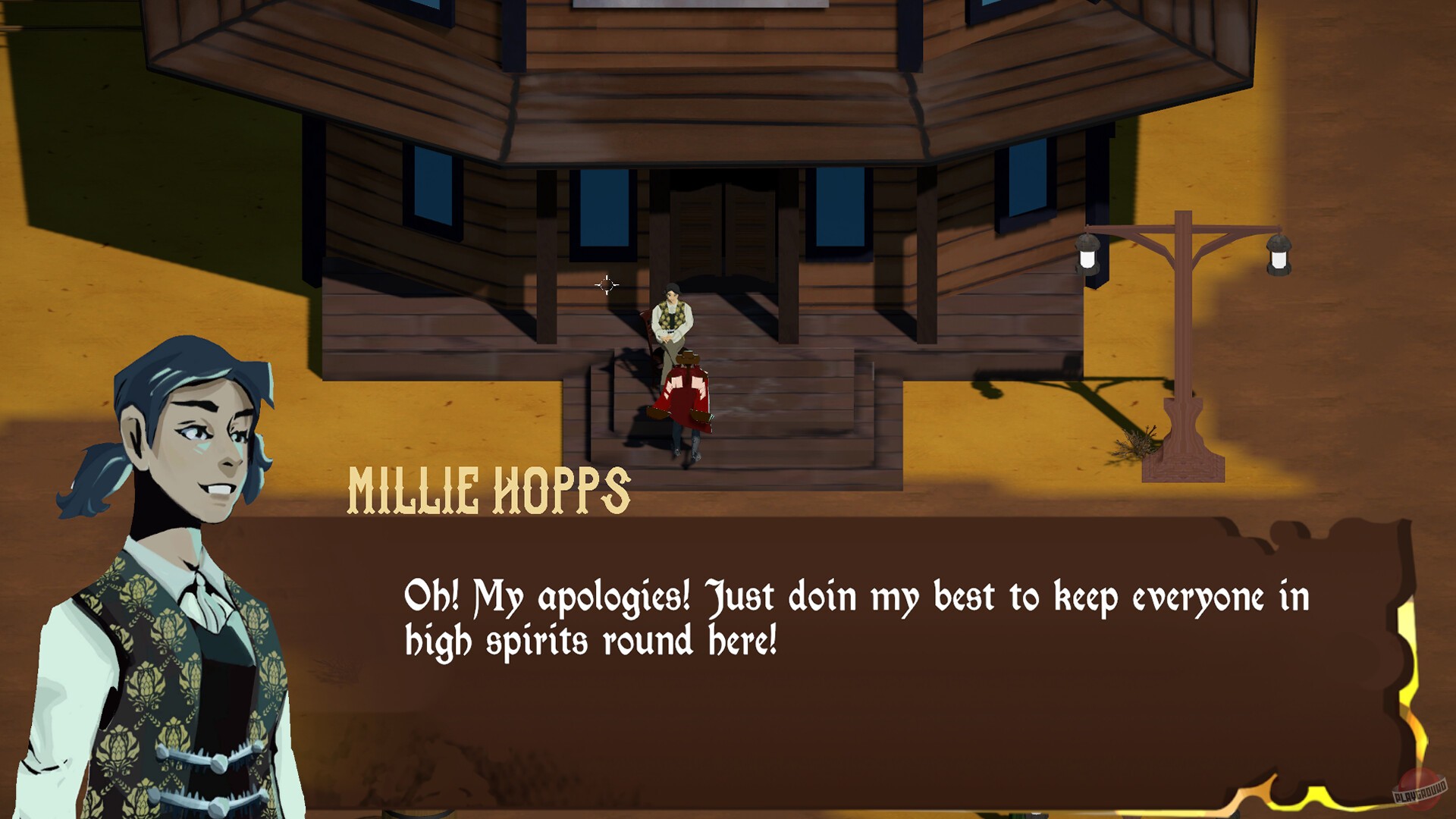Click the aiming crosshair reticle
The image size is (1456, 819).
pyautogui.click(x=605, y=284)
